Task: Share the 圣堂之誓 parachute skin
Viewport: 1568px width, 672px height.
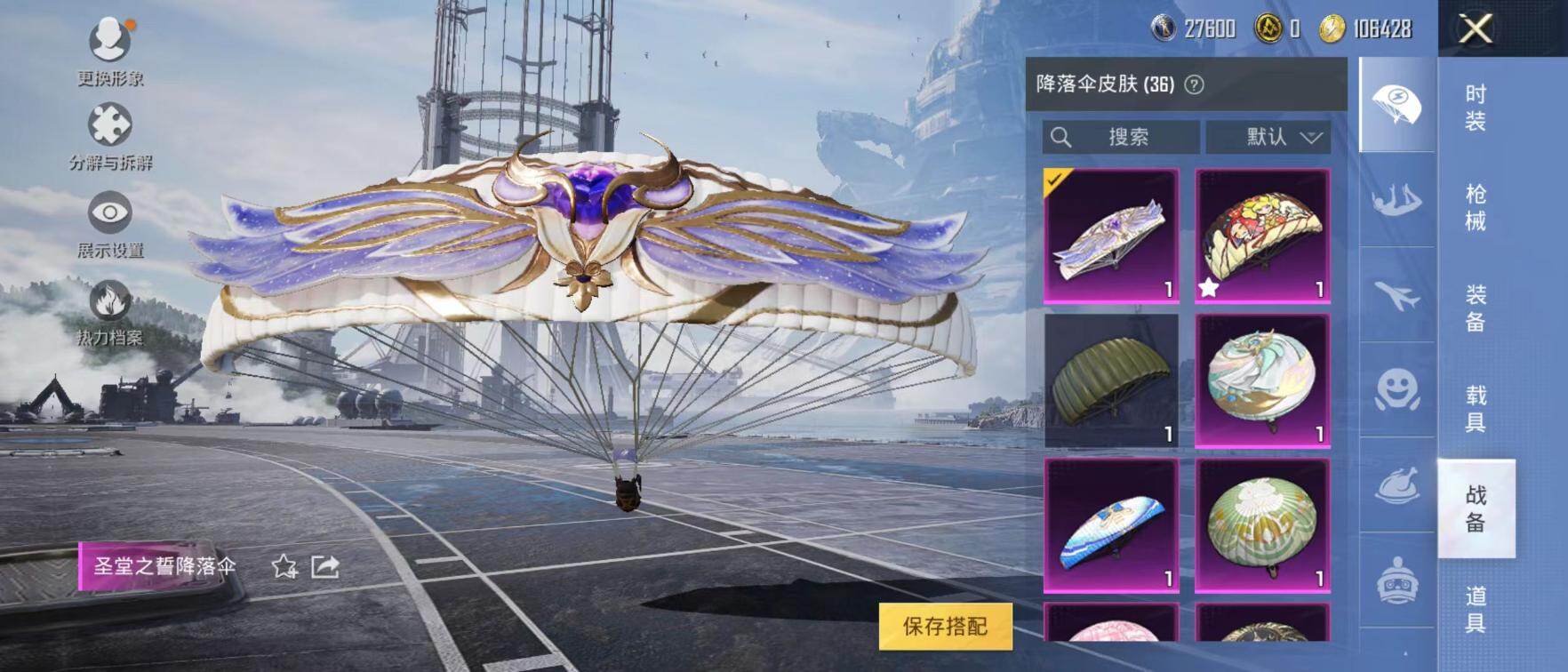Action: pyautogui.click(x=325, y=566)
